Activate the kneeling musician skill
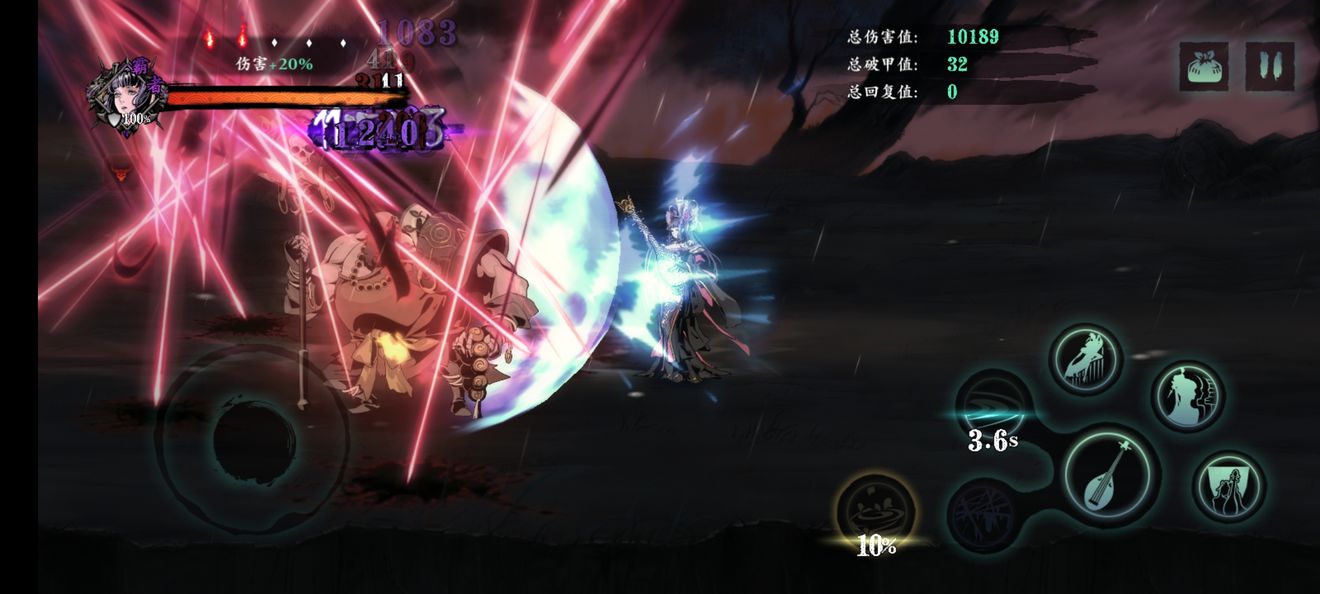The height and width of the screenshot is (594, 1320). (x=1229, y=487)
